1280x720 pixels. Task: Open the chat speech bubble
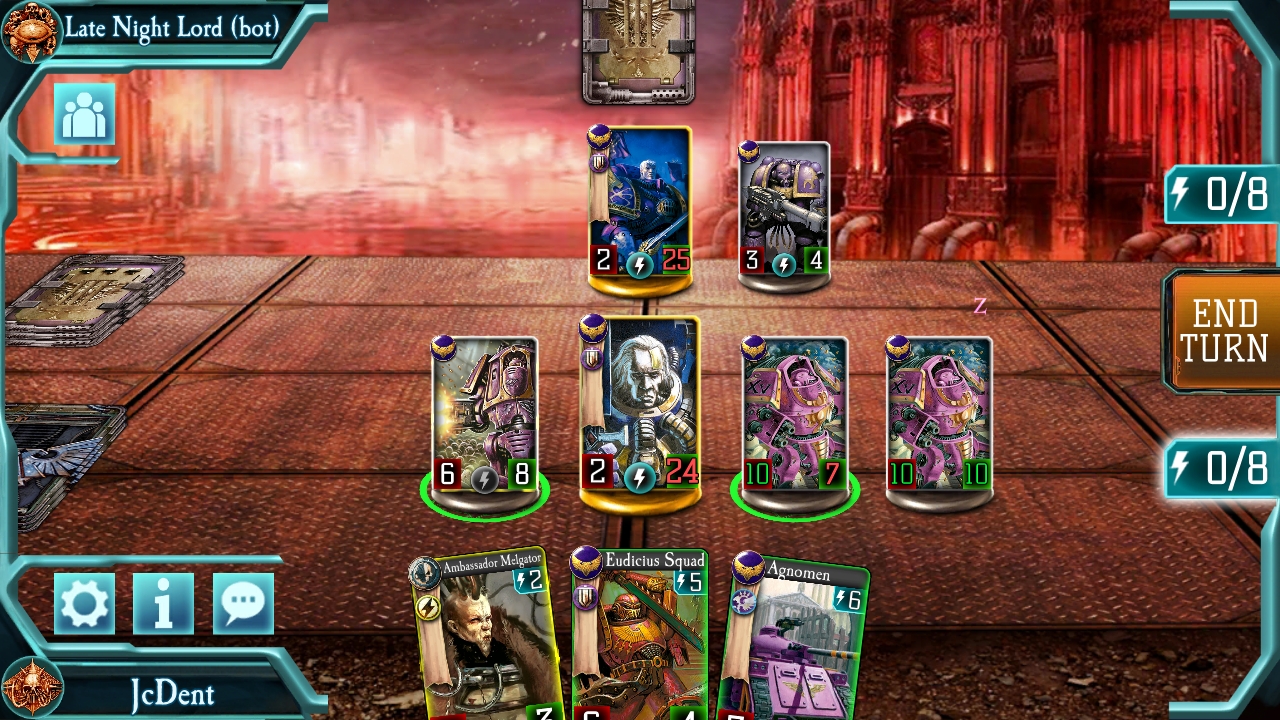(242, 604)
